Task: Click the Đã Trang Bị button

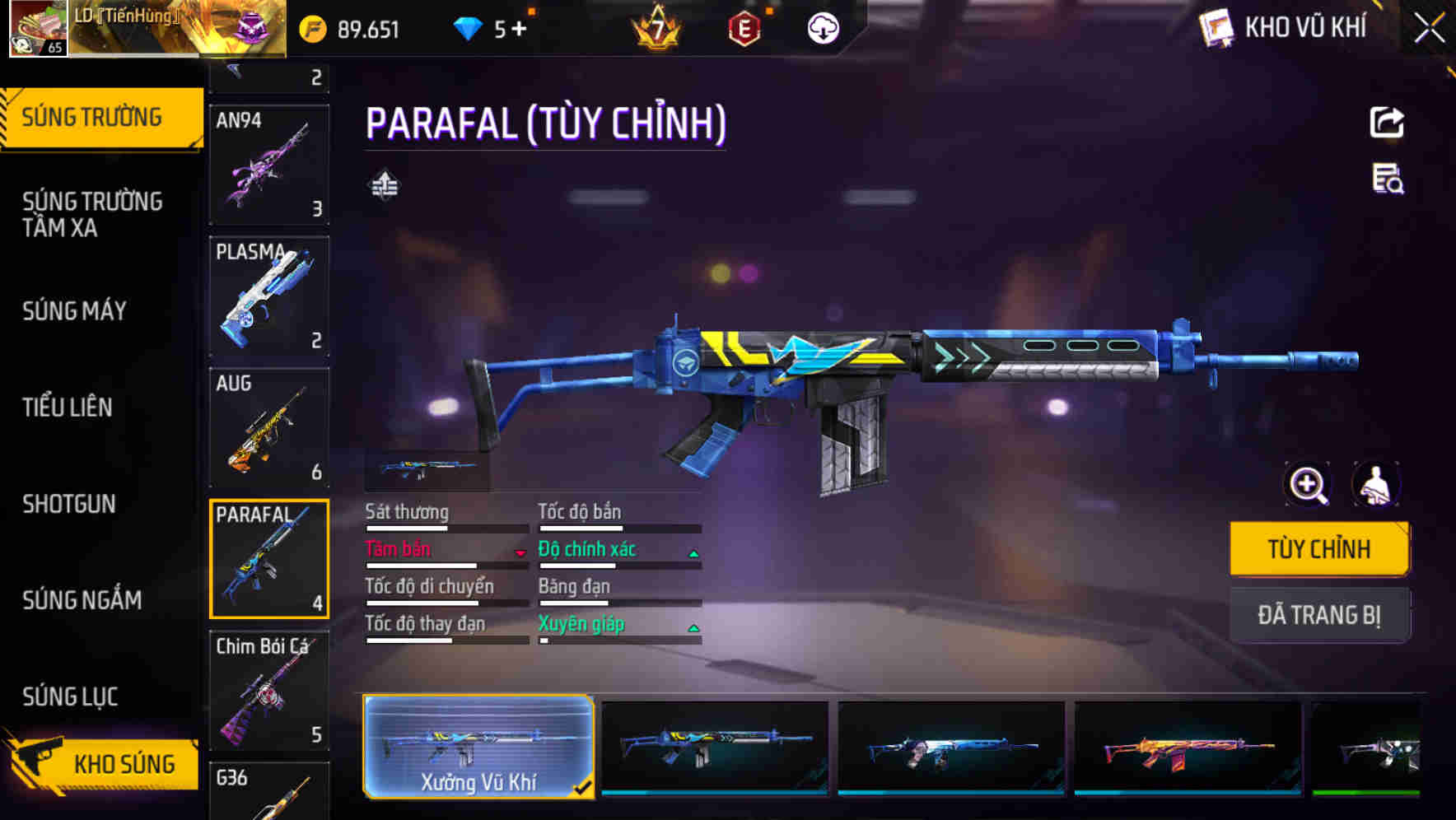Action: coord(1318,614)
